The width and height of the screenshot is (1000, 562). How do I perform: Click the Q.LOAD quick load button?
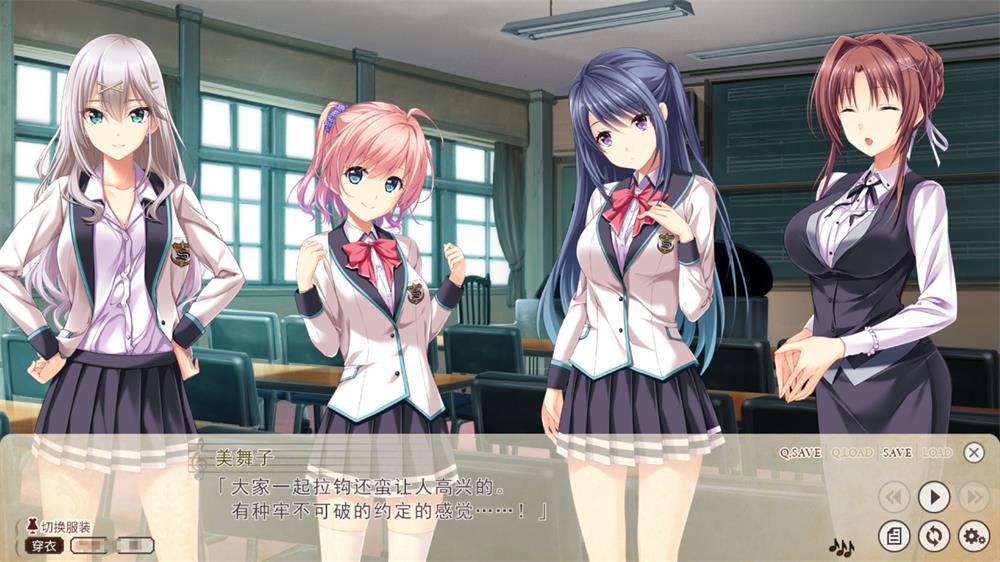tap(852, 453)
